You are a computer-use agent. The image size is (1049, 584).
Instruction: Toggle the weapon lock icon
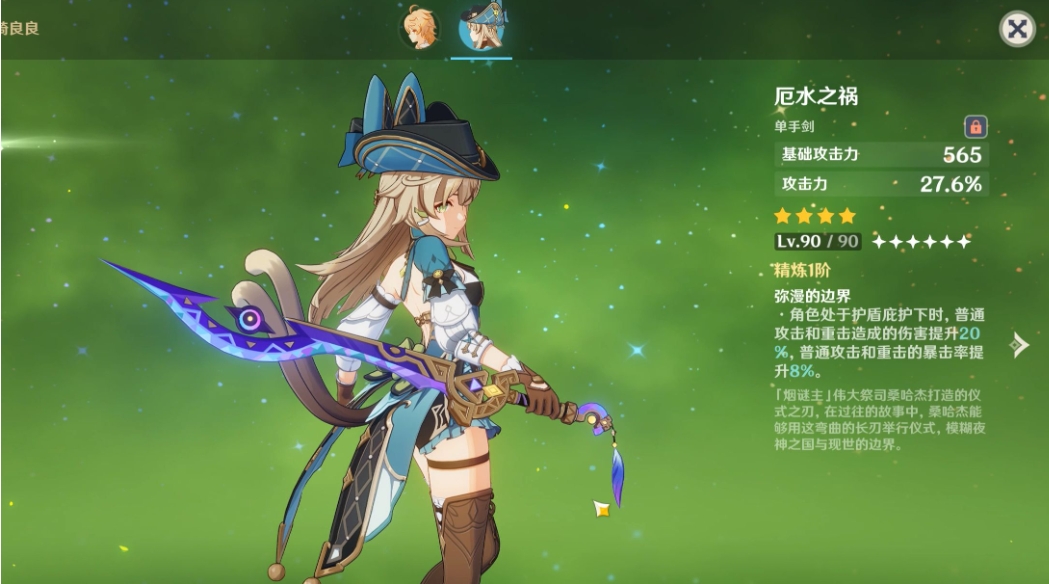click(x=975, y=127)
